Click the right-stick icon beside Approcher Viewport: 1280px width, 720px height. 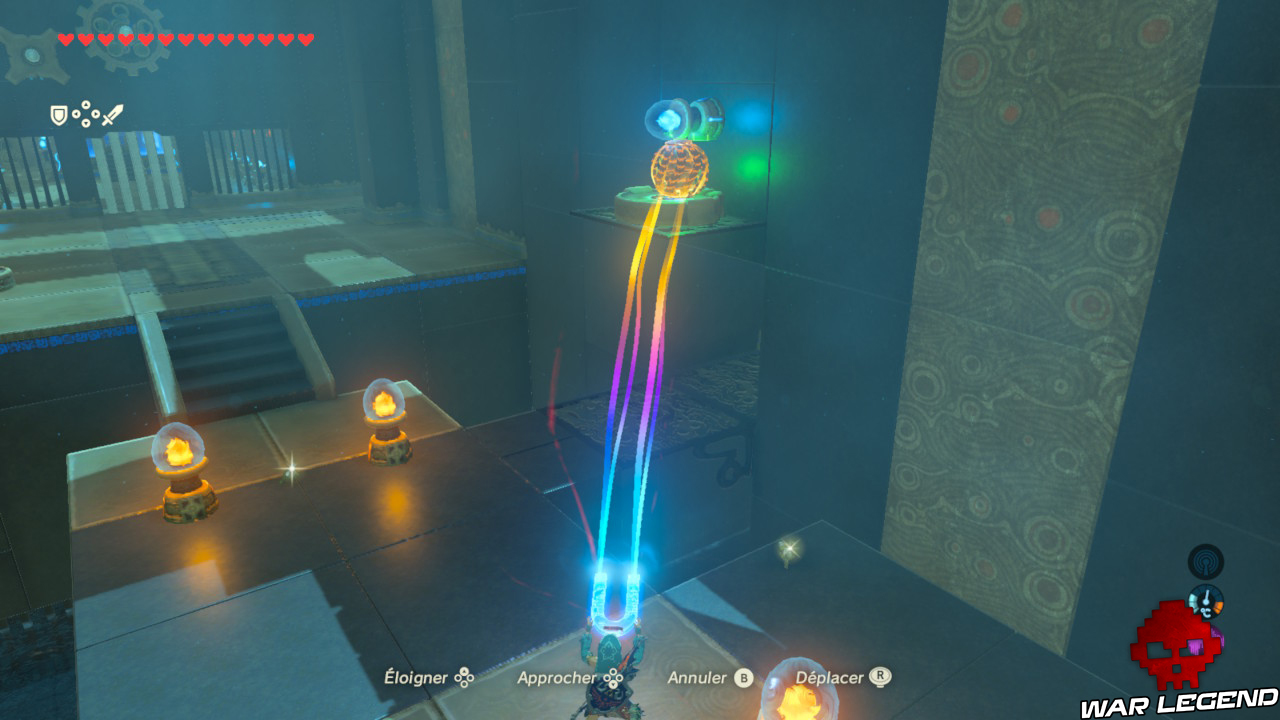613,677
